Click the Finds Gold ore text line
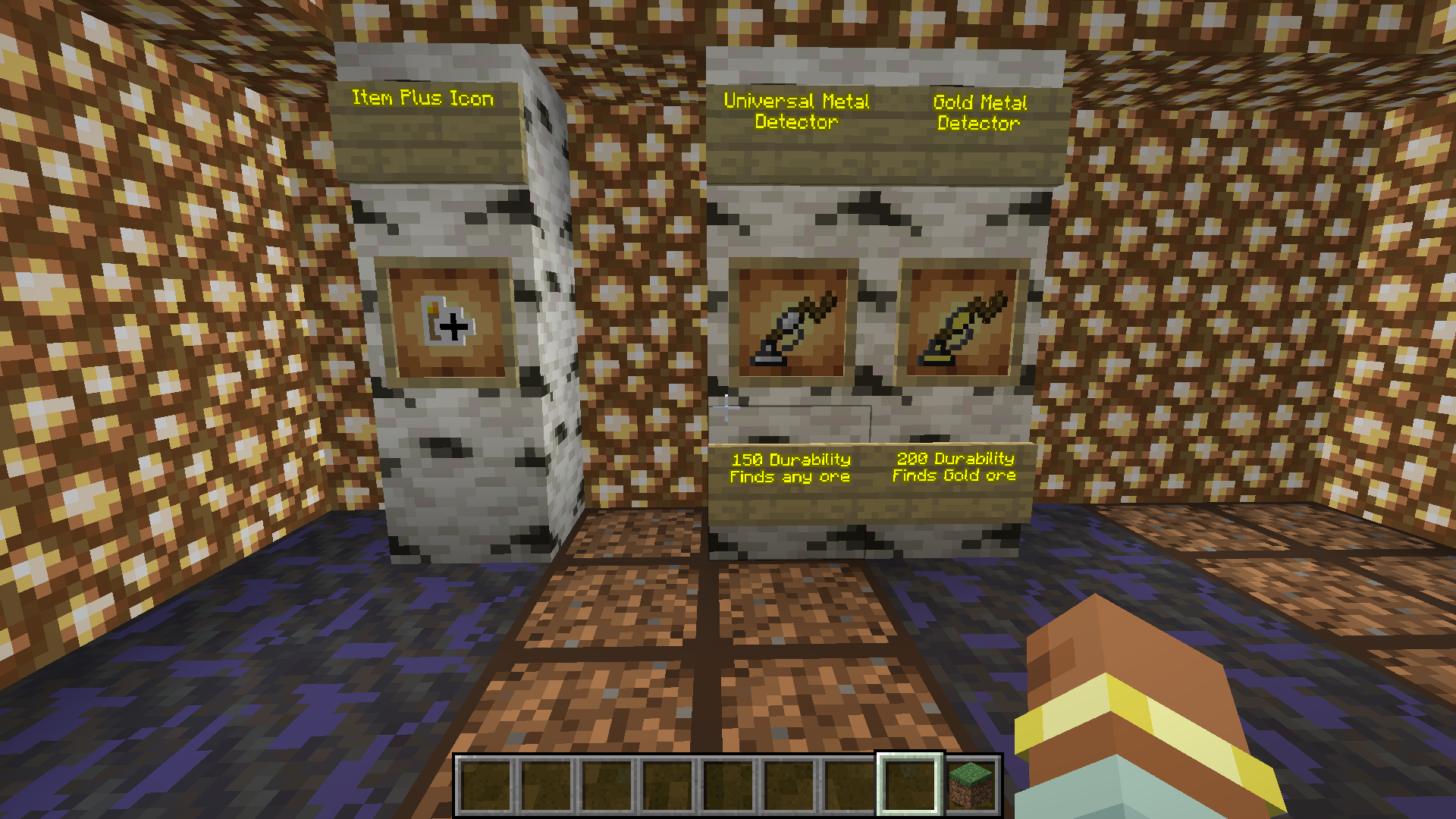This screenshot has width=1456, height=819. pos(954,475)
